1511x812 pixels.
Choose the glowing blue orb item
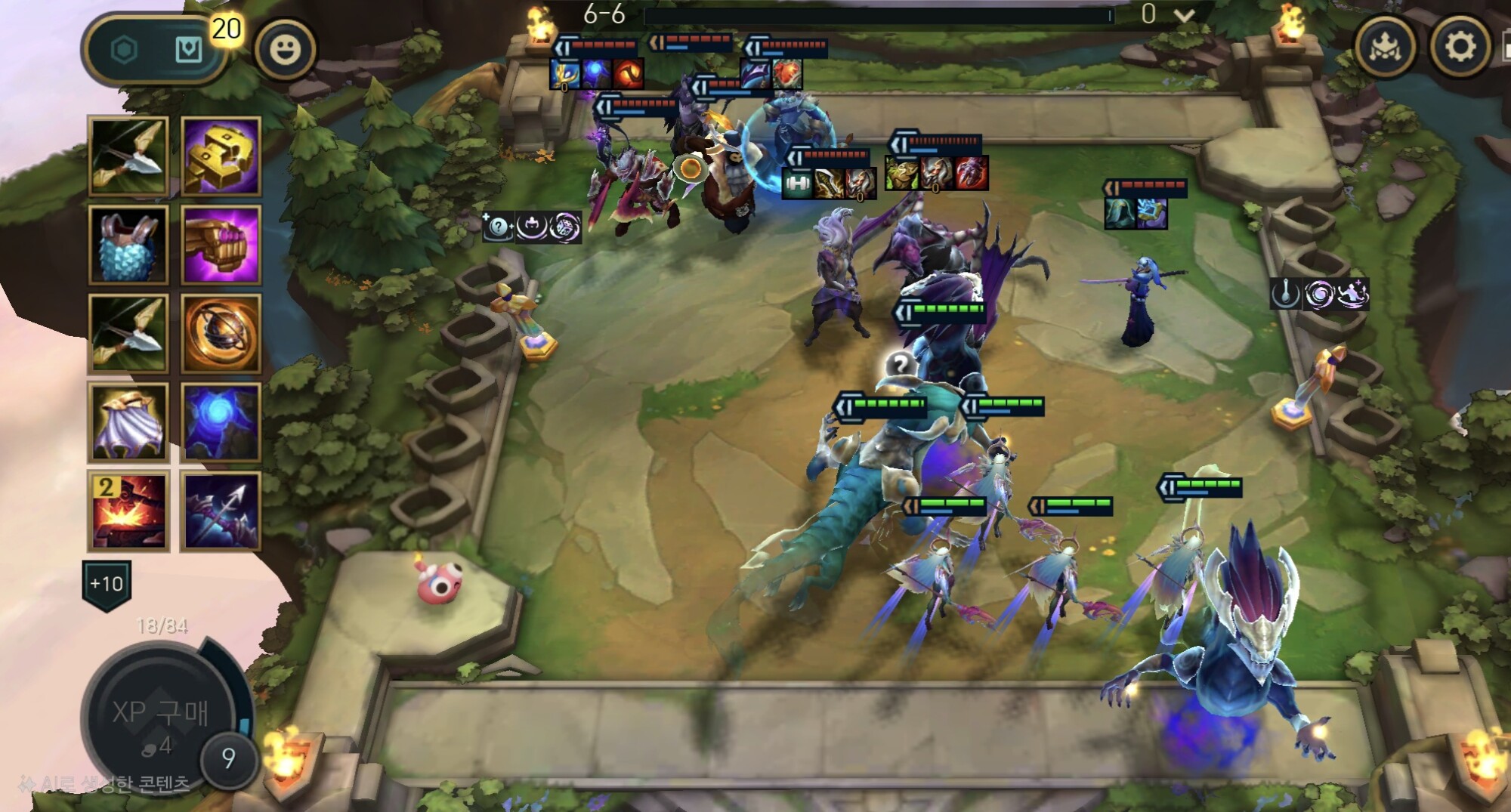221,421
